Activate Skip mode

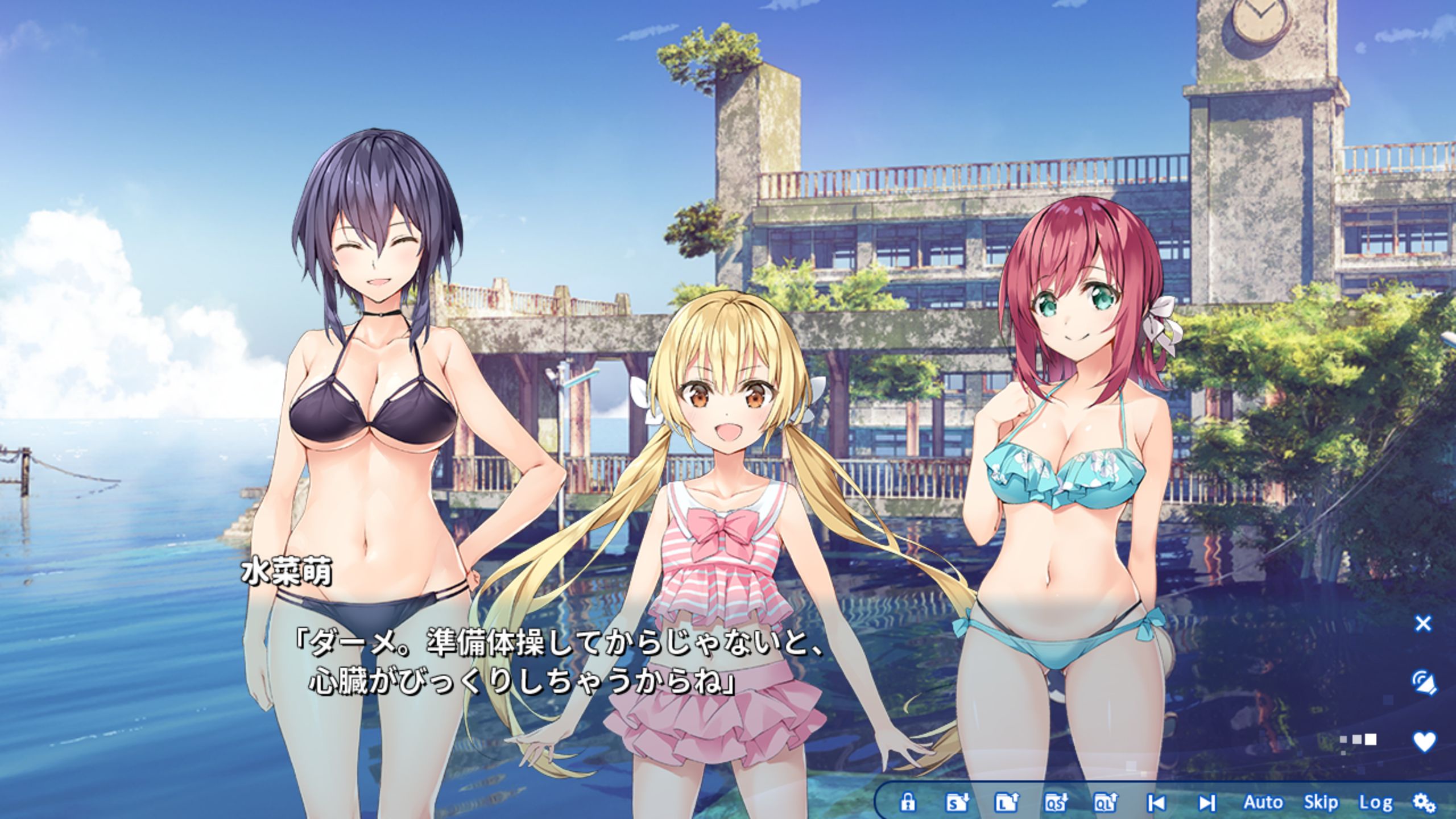coord(1320,803)
